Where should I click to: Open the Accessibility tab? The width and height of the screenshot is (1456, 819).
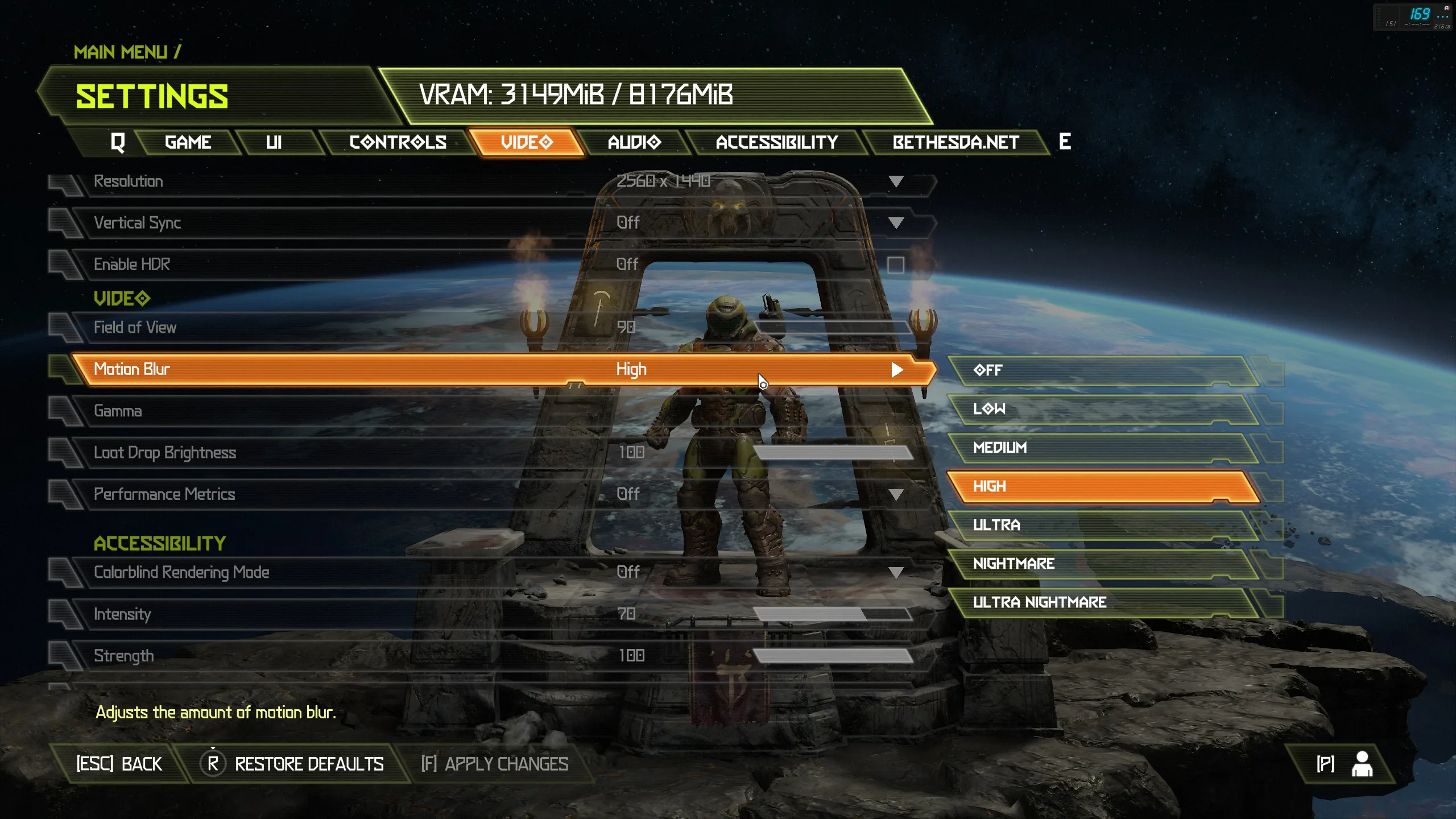click(776, 142)
